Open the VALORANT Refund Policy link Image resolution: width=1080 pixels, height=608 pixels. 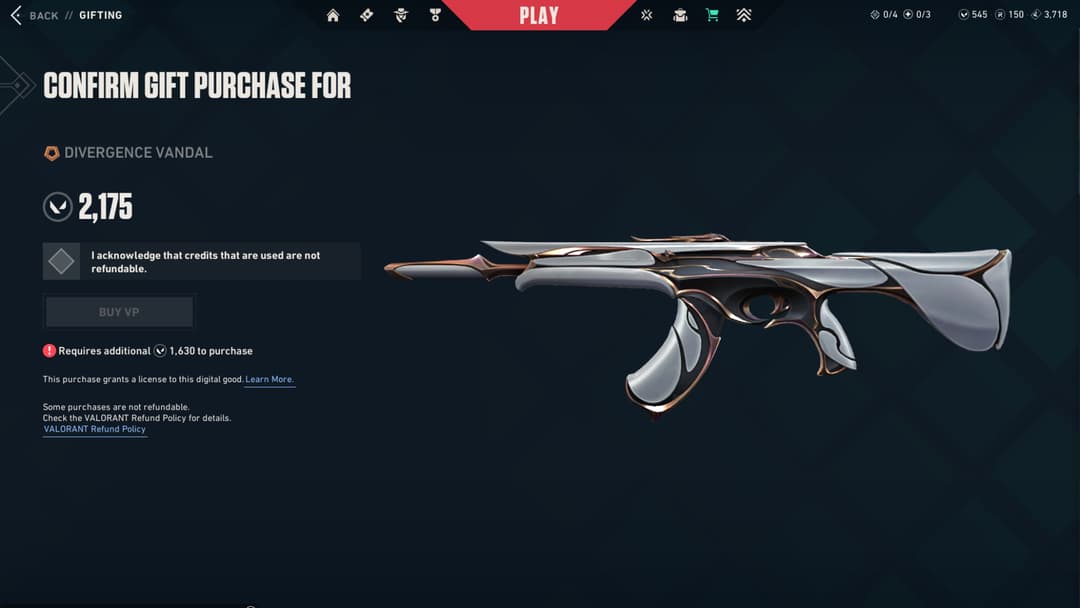(95, 429)
